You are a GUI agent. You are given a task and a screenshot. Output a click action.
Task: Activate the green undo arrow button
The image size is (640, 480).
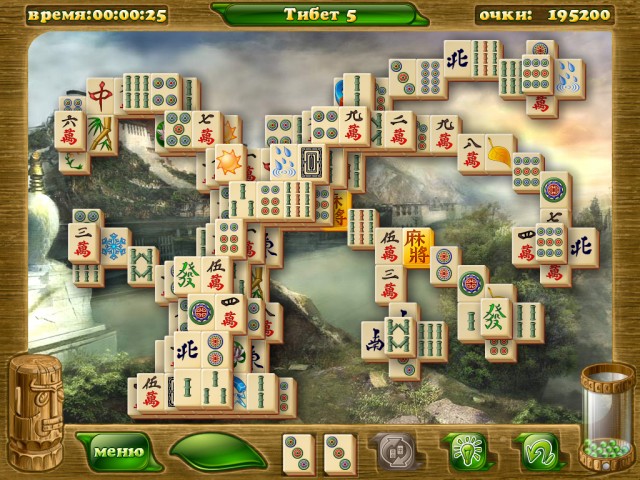pos(537,452)
